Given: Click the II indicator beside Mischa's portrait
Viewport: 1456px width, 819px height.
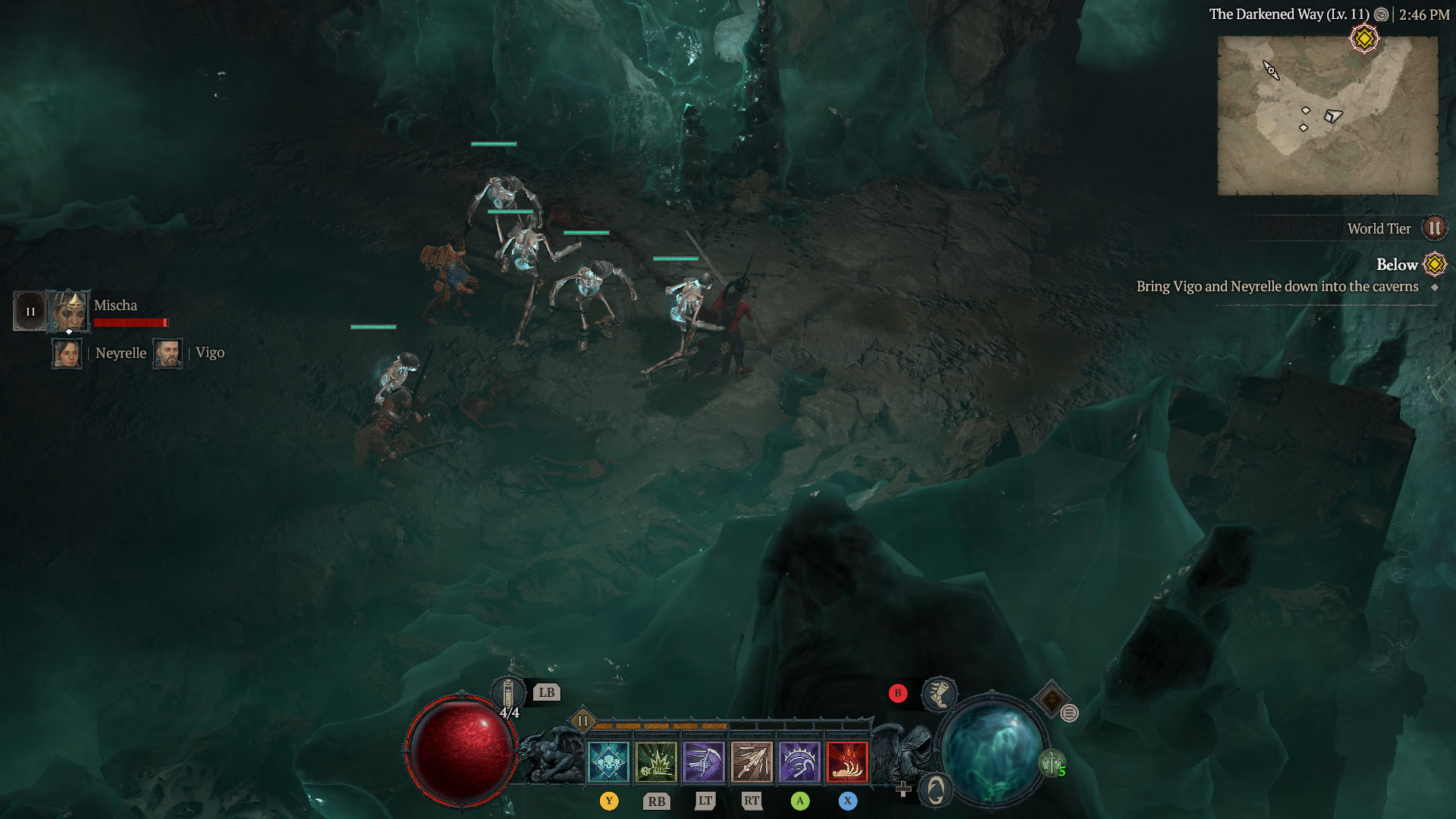Looking at the screenshot, I should click(x=30, y=309).
